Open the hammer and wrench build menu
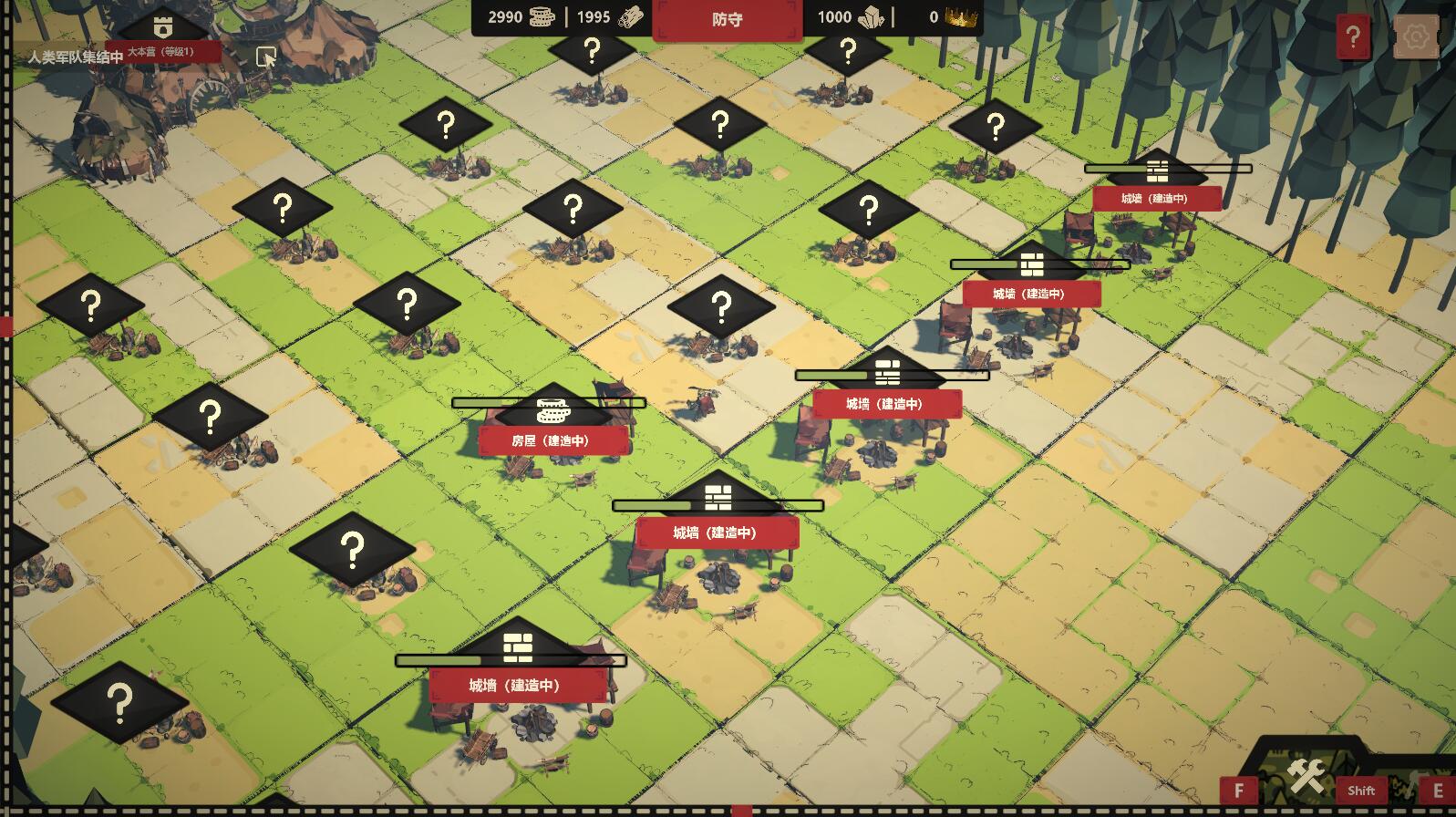The height and width of the screenshot is (817, 1456). pos(1306,778)
